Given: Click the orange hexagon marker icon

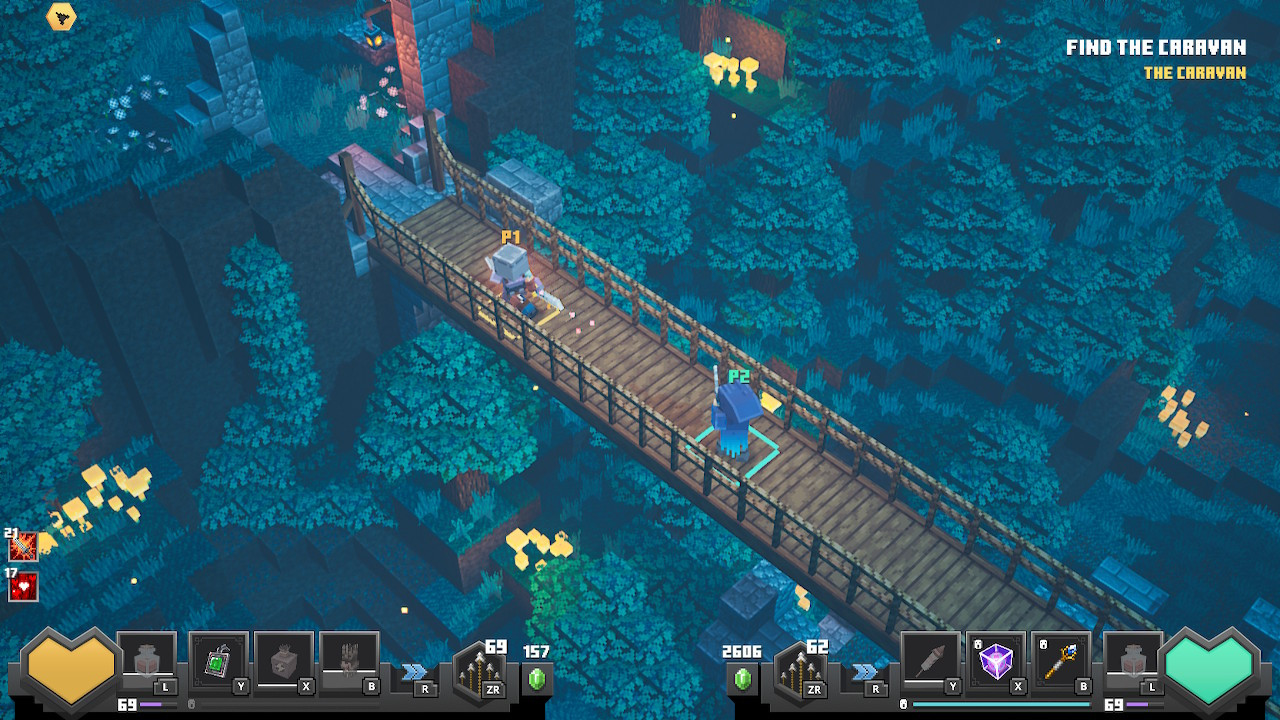Looking at the screenshot, I should [61, 16].
